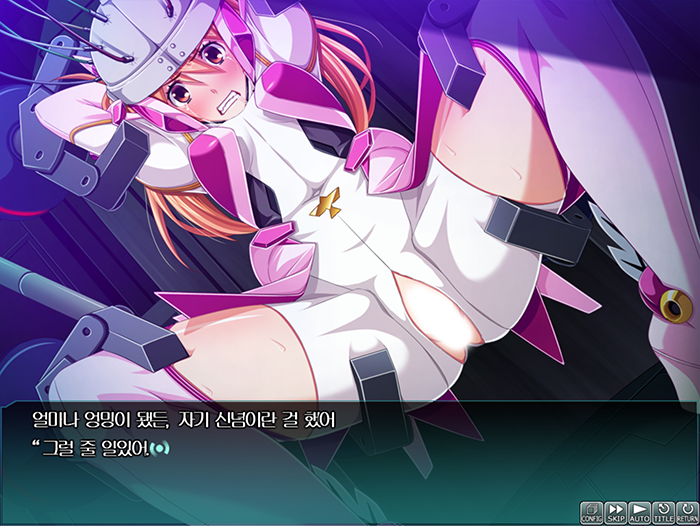
Task: Click the RETURN button
Action: [687, 513]
